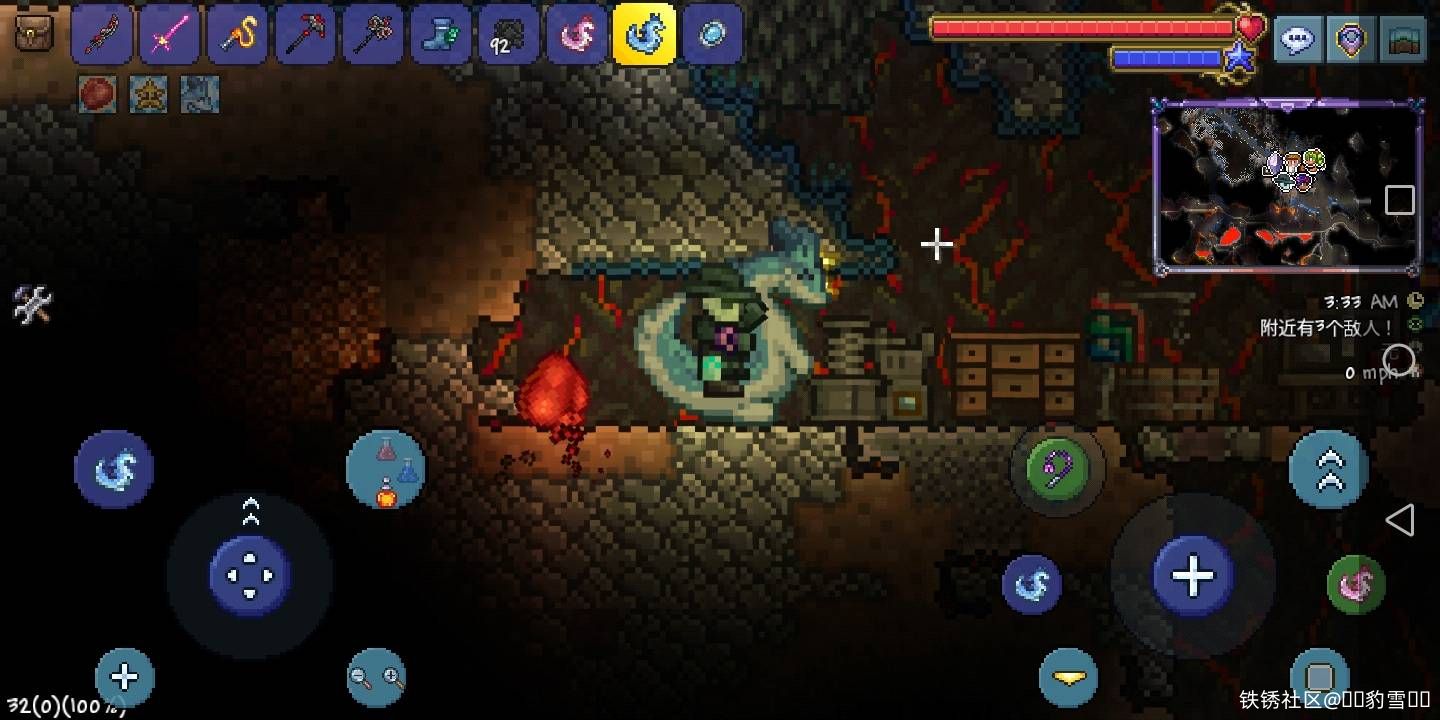Screen dimensions: 1440x720
Task: Open the housing menu button
Action: (x=1405, y=41)
